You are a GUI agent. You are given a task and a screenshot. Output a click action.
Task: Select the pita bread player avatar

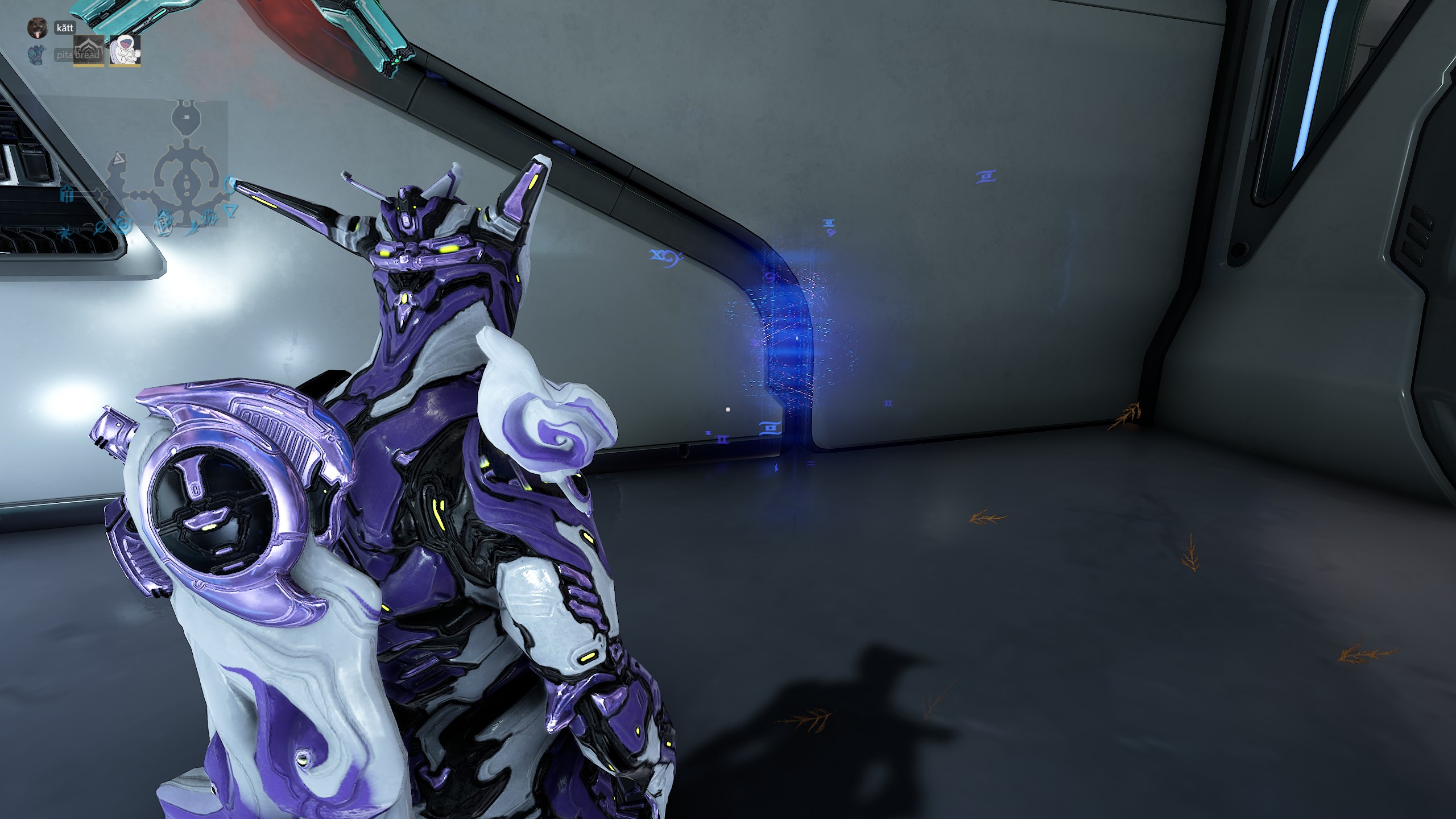[x=36, y=53]
